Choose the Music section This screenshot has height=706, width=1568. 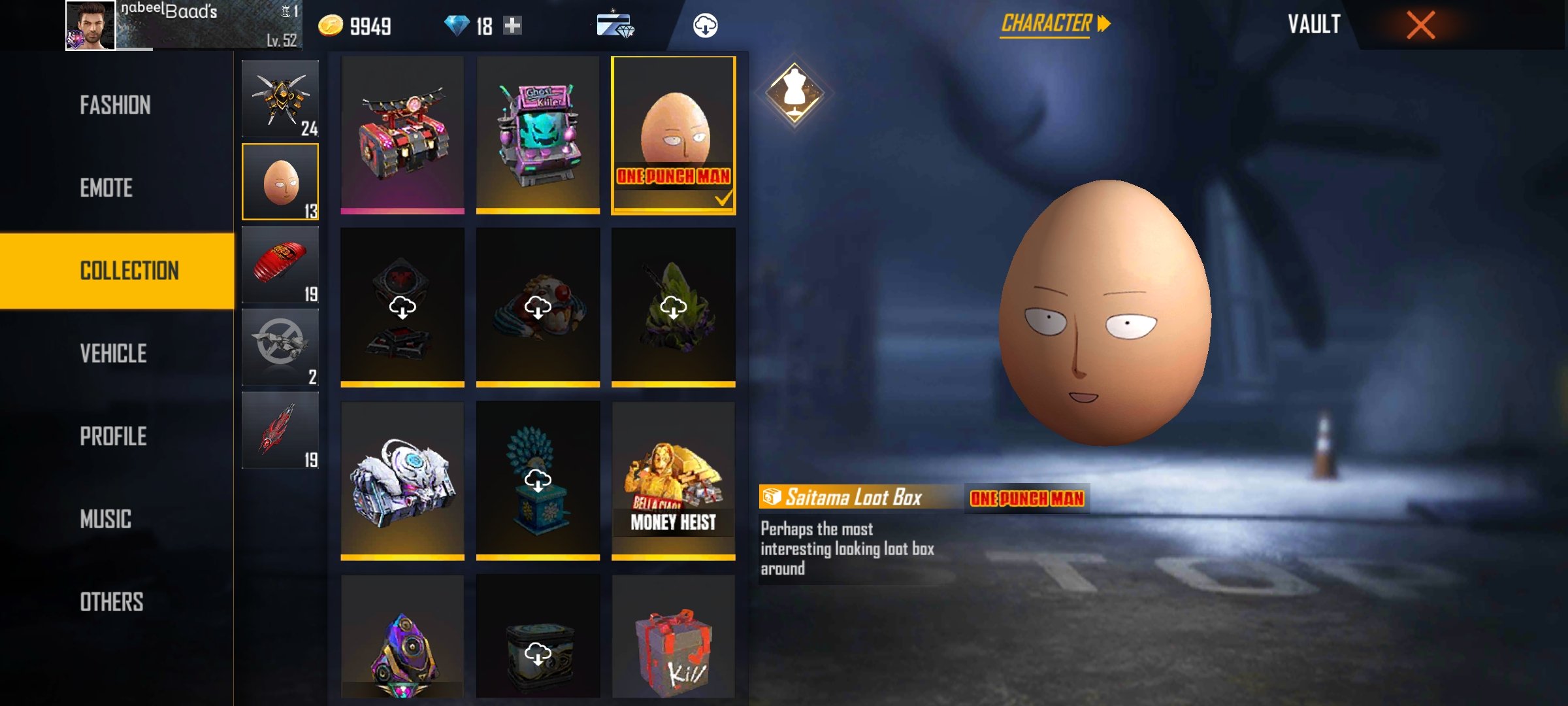pos(106,520)
